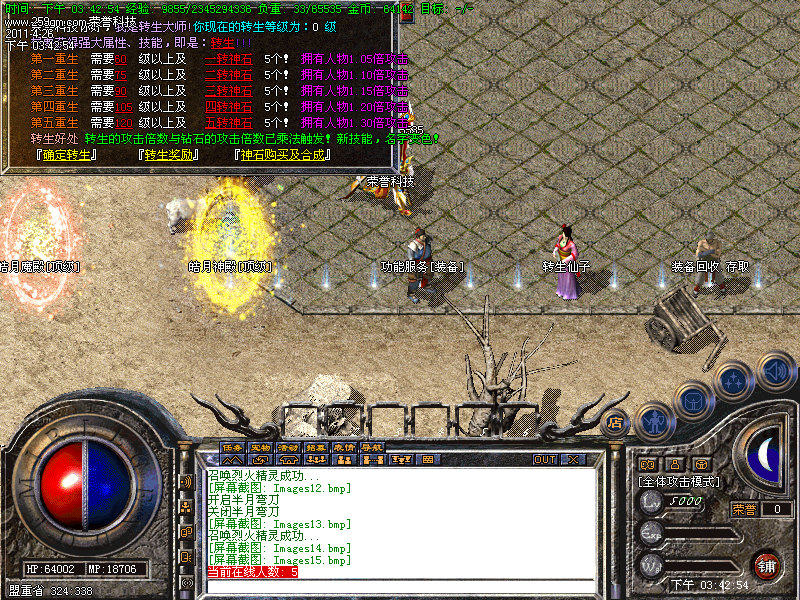This screenshot has height=600, width=800.
Task: Choose the 确定转生 dialogue option
Action: coord(65,155)
